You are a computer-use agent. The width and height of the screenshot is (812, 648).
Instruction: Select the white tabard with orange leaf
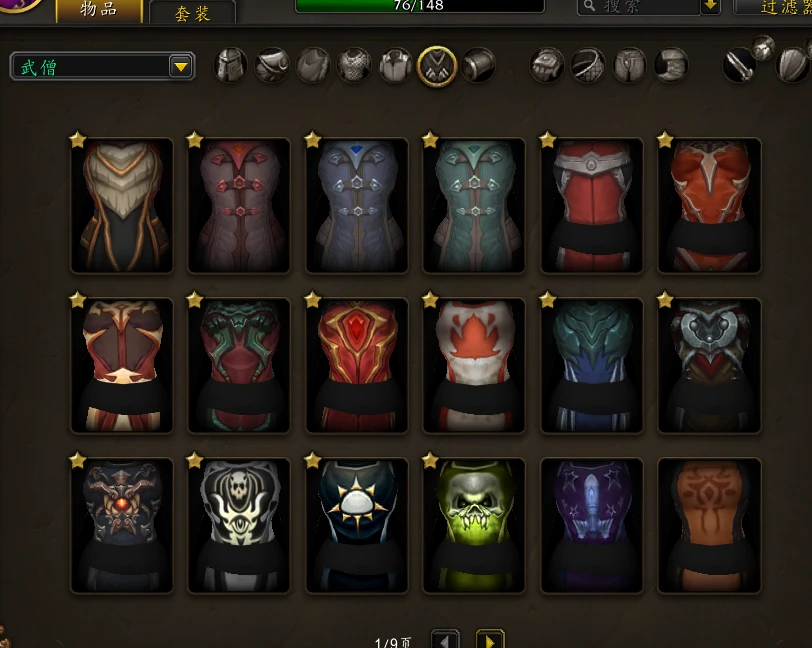474,365
